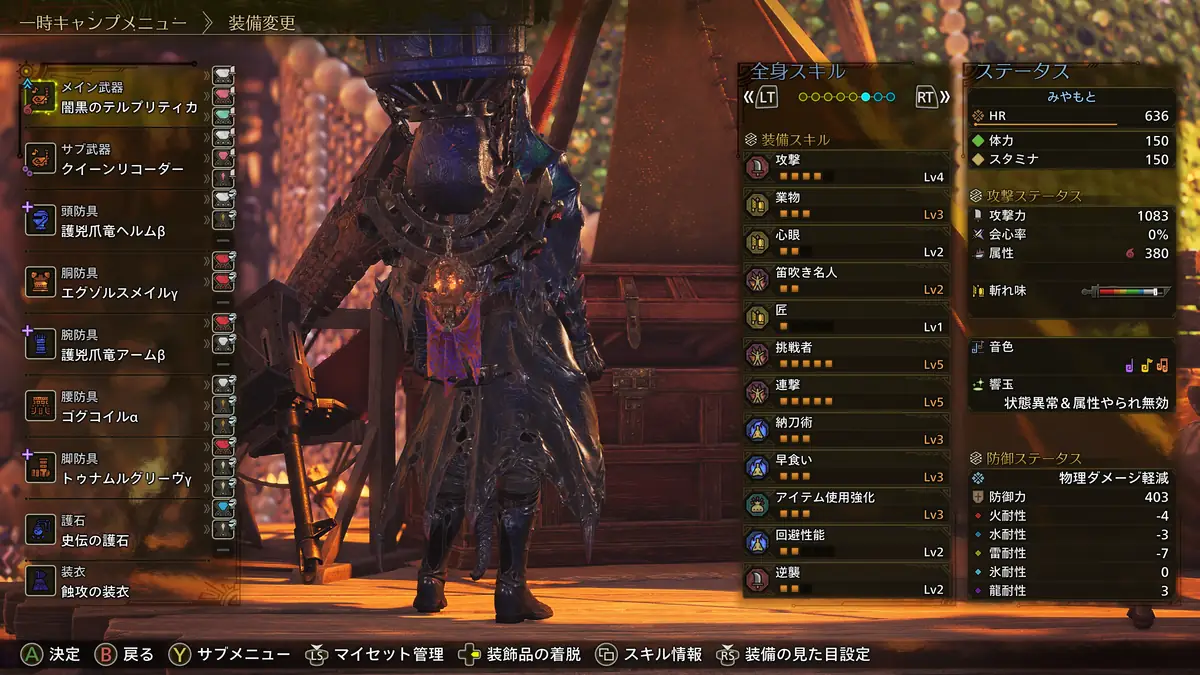Choose the 逆襲 skill entry
This screenshot has width=1200, height=675.
[x=845, y=580]
